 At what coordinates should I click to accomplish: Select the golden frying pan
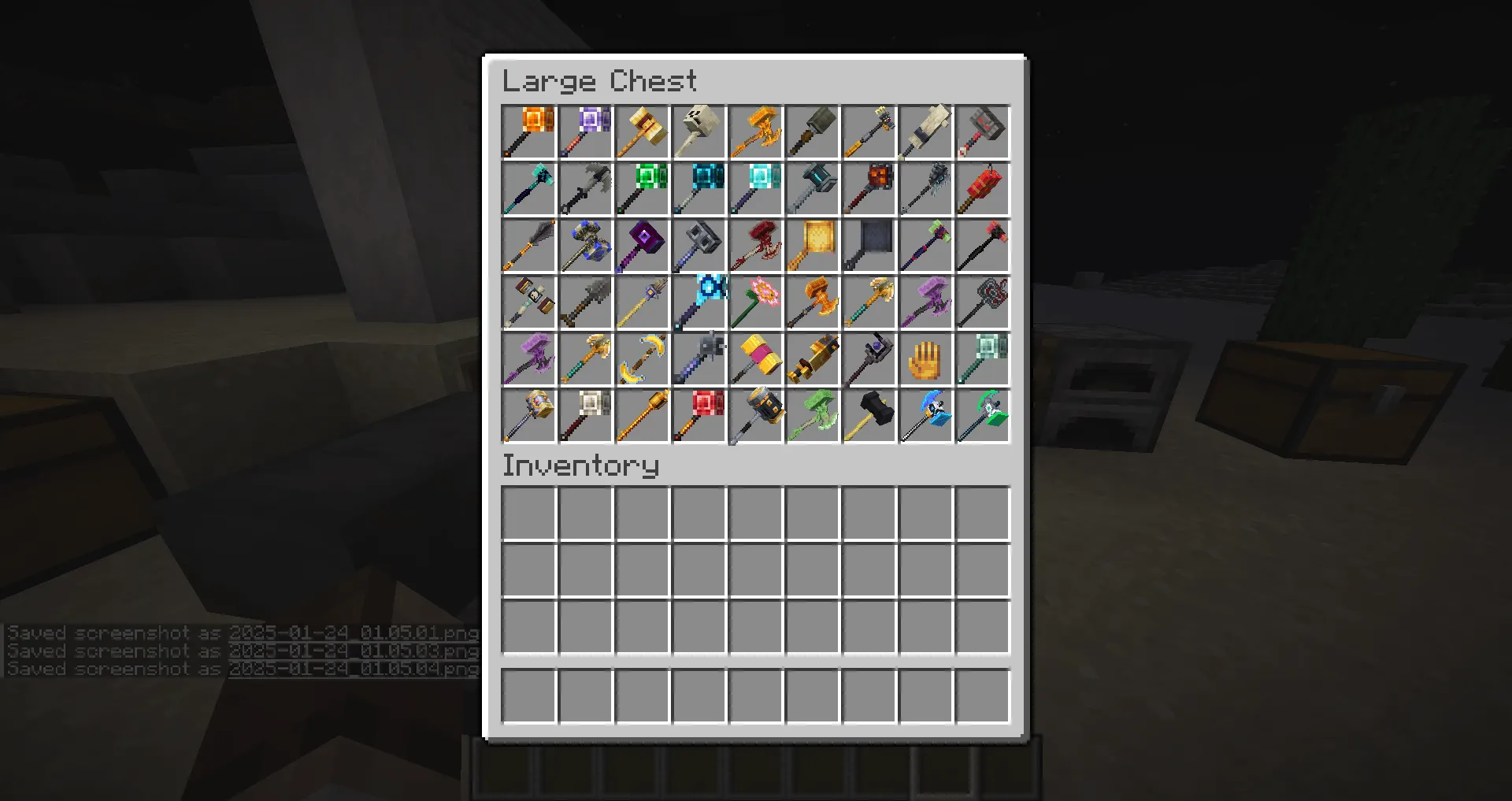811,245
